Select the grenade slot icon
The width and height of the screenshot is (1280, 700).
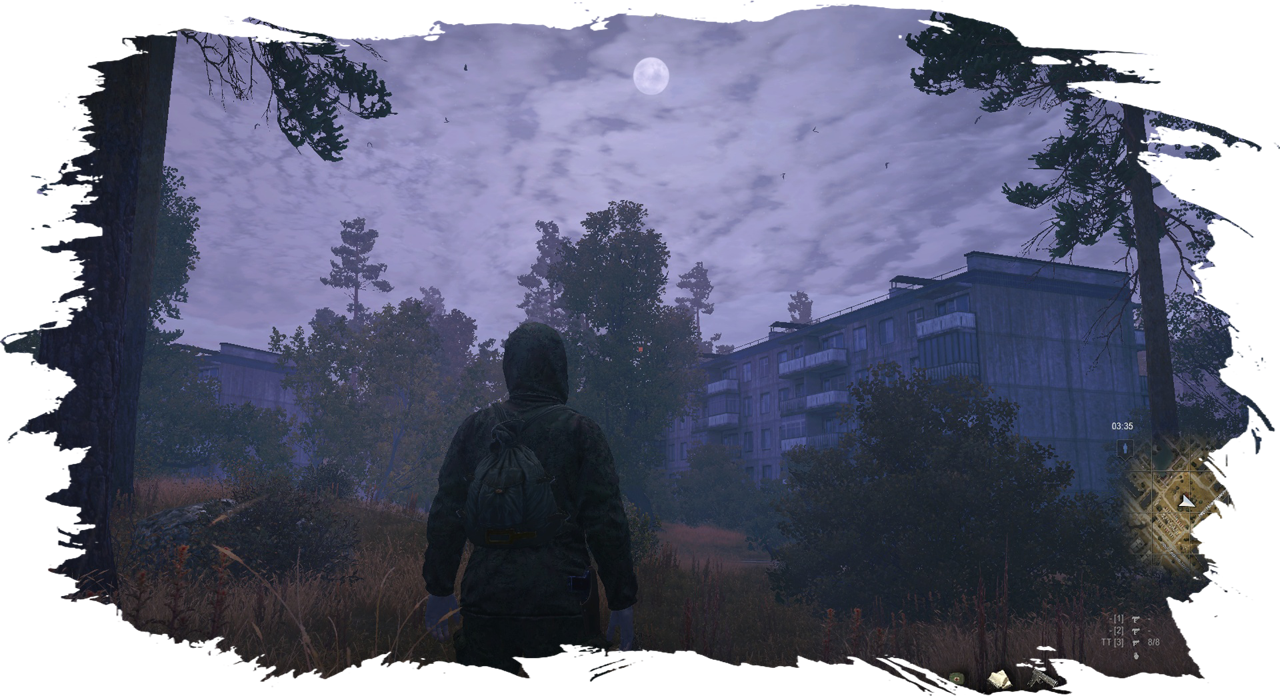[1136, 655]
